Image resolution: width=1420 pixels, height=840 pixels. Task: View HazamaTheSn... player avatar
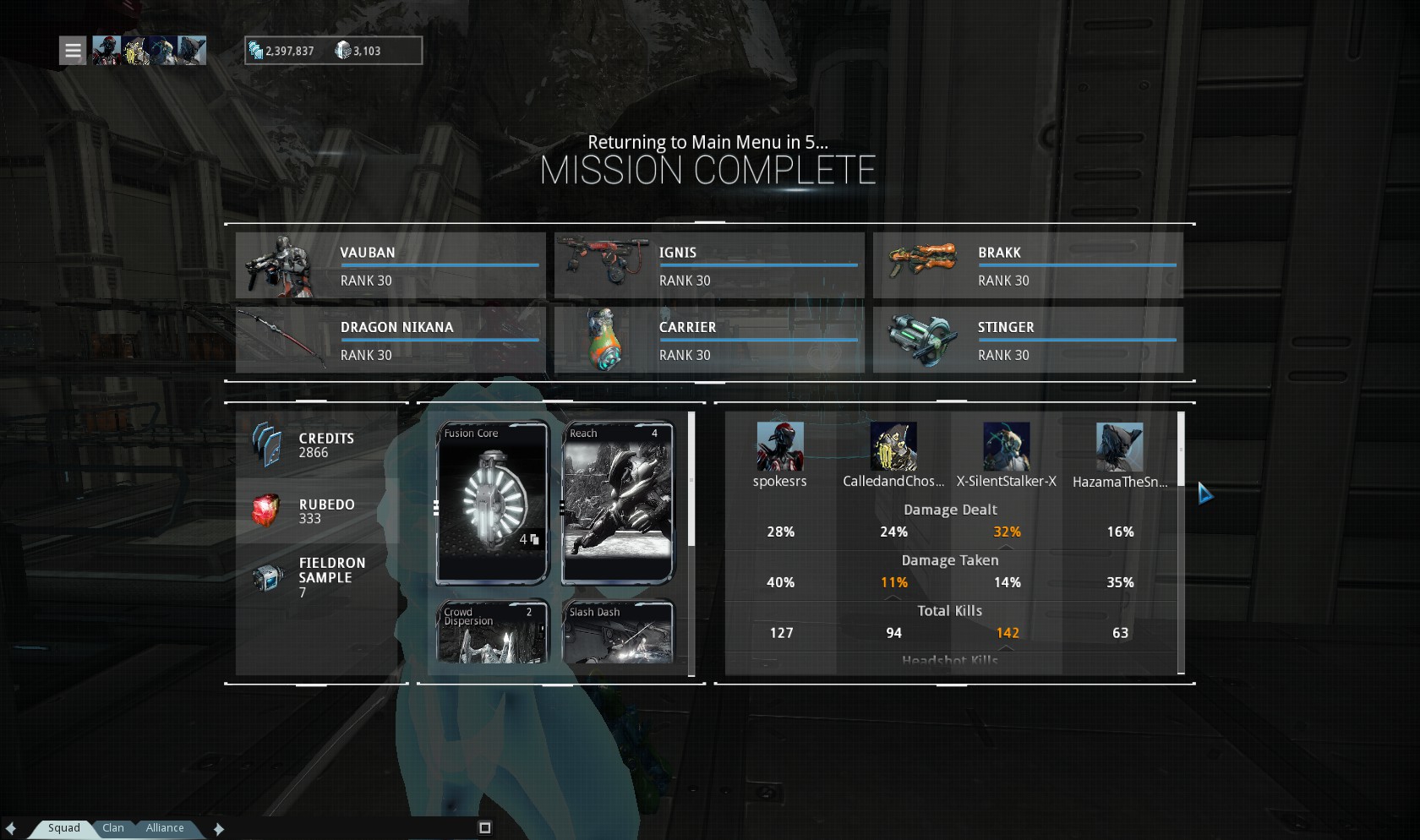click(x=1119, y=446)
